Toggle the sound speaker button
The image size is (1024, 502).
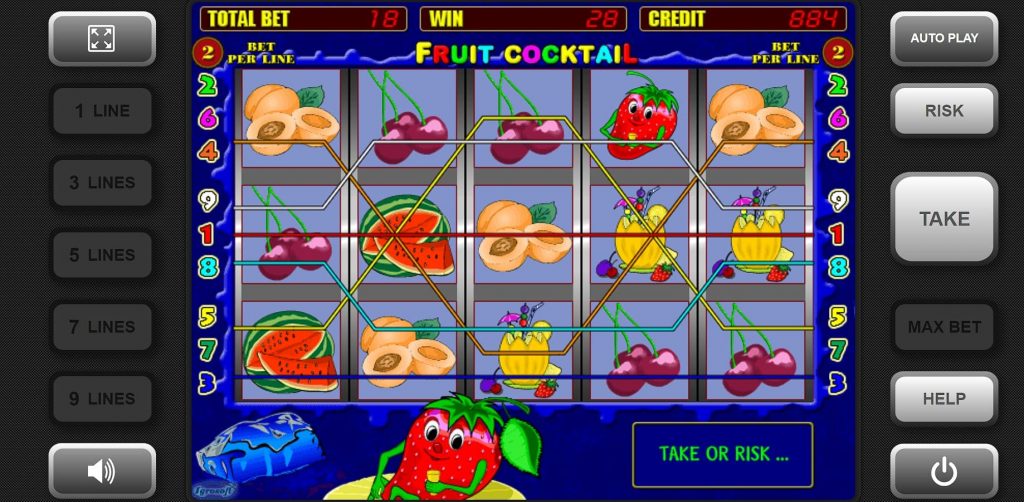102,470
